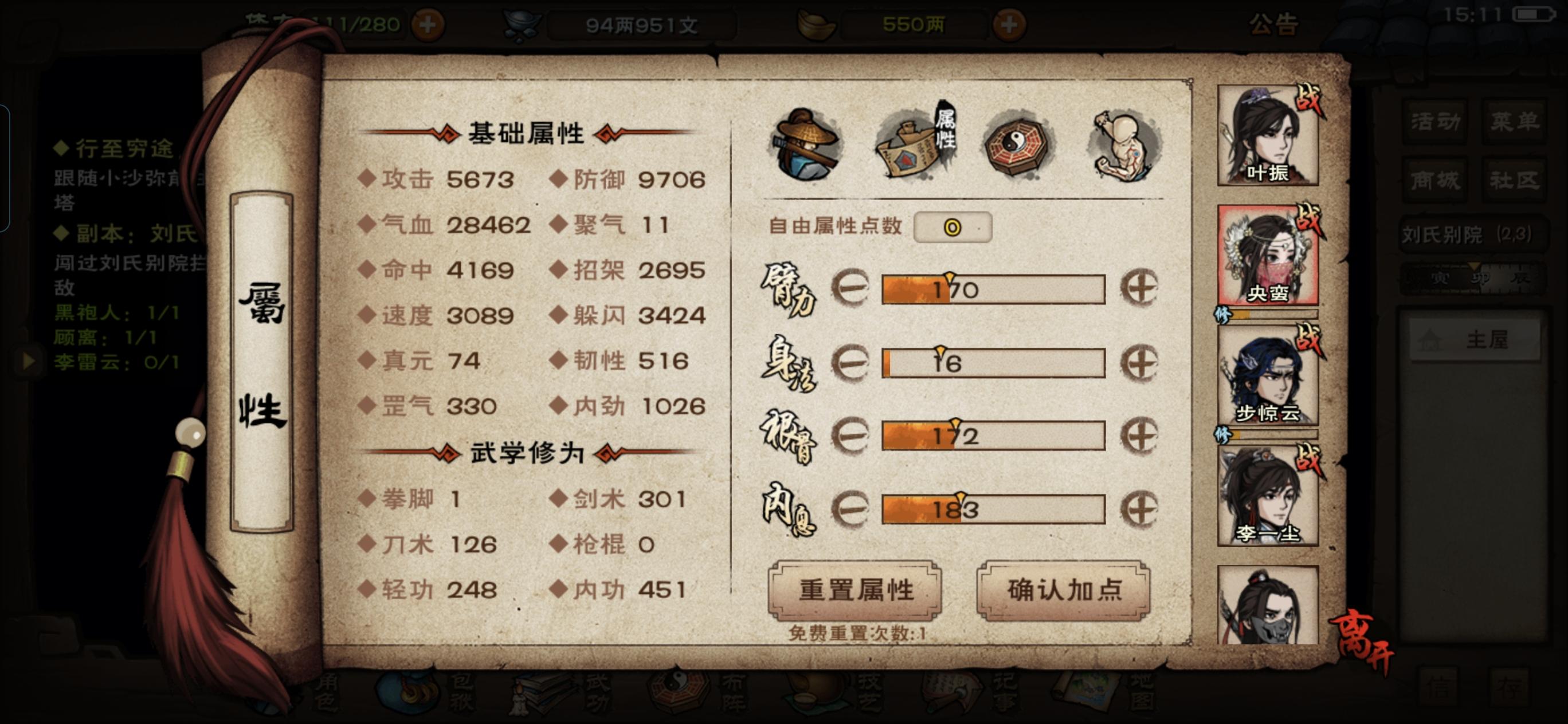Click the 自由属性点数 value field showing 0

point(953,227)
